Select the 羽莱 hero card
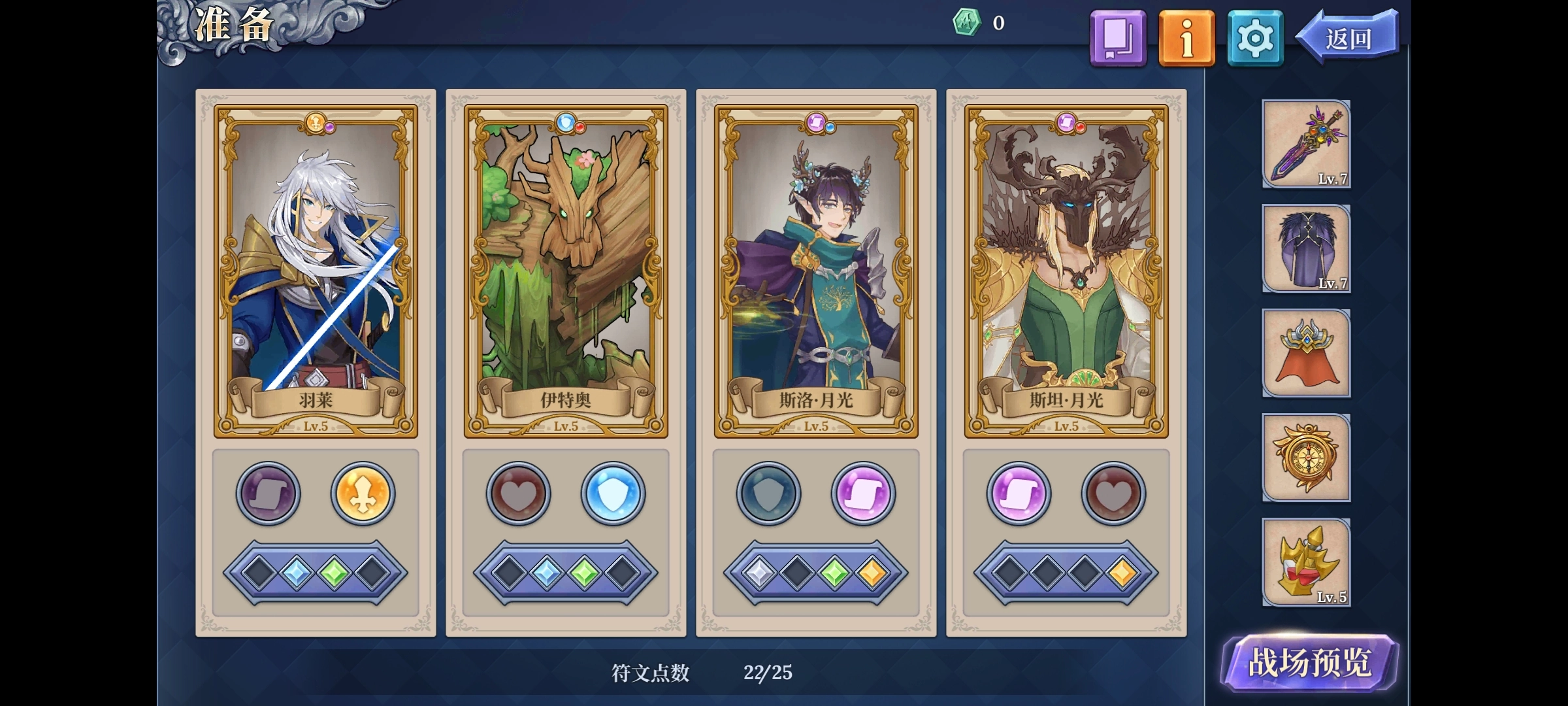1568x706 pixels. point(316,271)
